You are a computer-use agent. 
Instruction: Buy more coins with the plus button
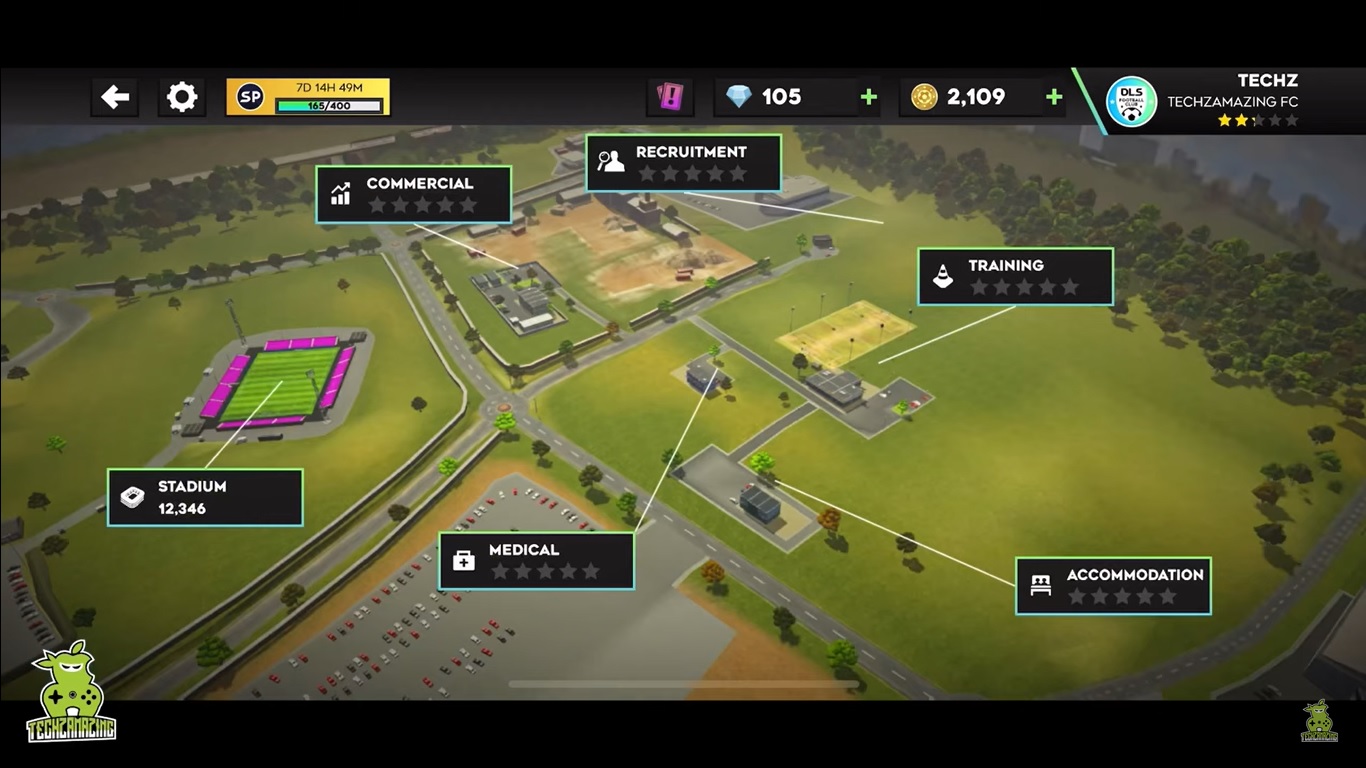pos(1053,97)
